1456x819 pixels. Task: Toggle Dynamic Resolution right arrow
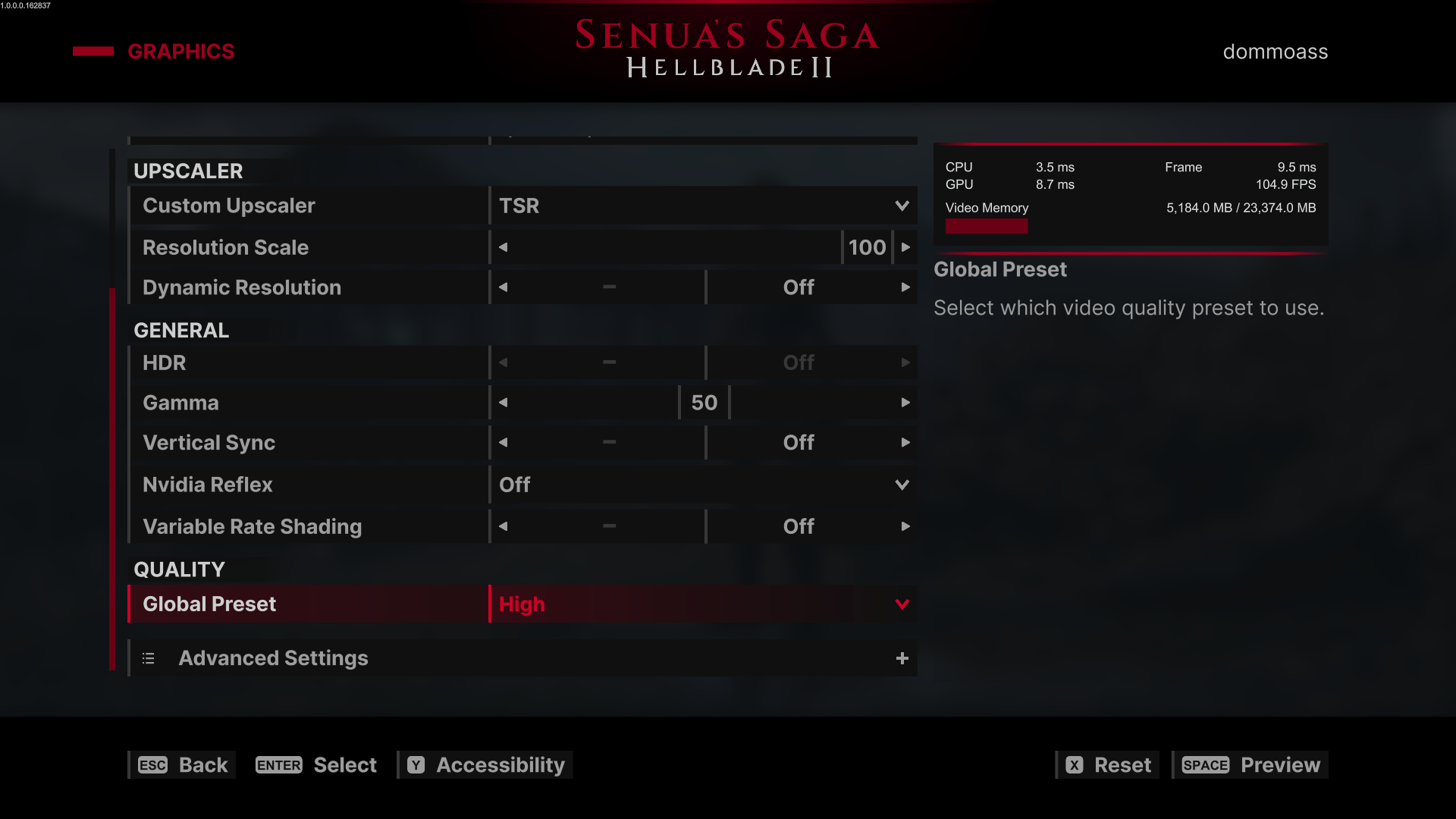(x=905, y=287)
